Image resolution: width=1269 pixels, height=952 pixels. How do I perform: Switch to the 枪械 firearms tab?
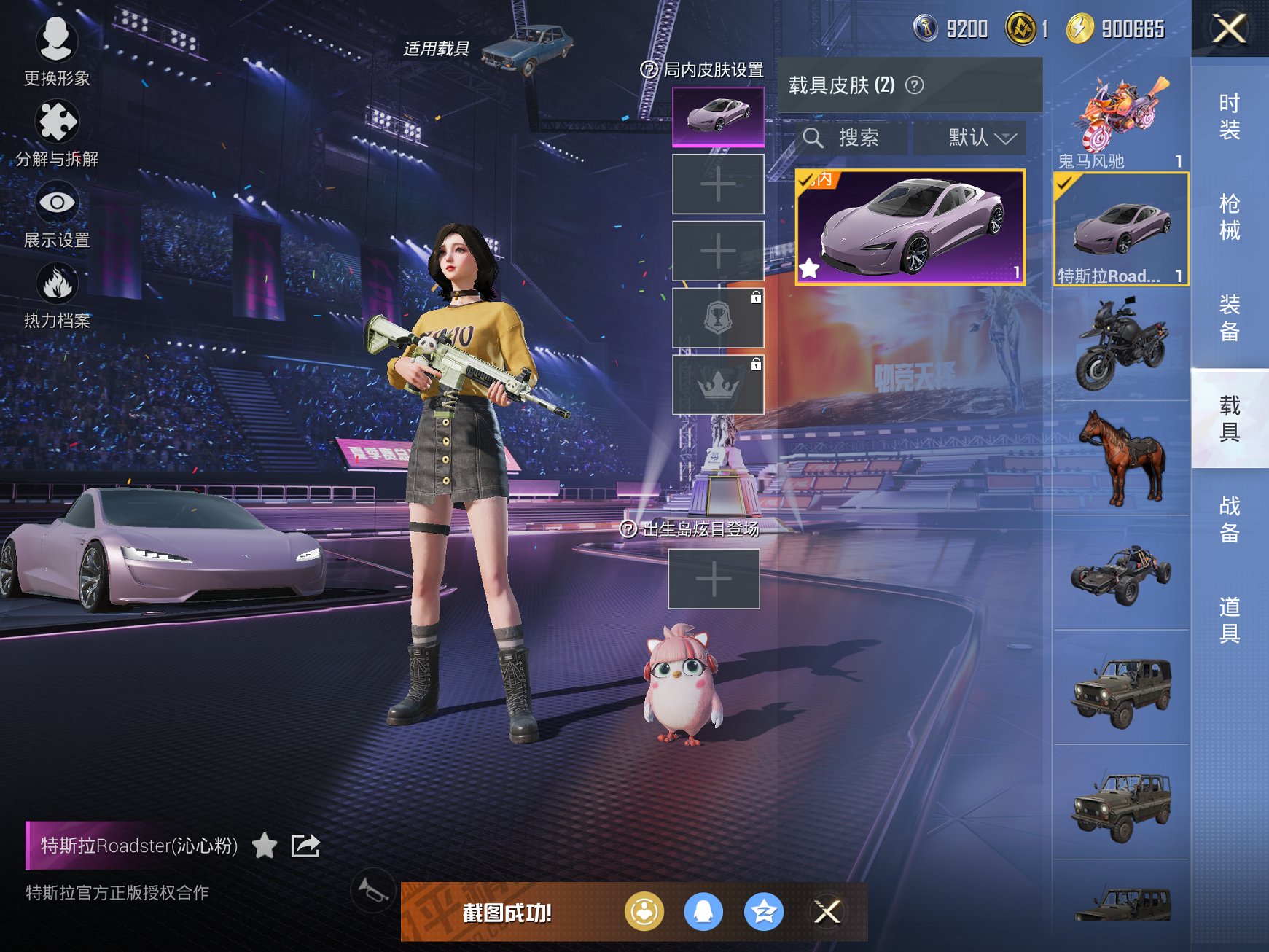(x=1229, y=216)
